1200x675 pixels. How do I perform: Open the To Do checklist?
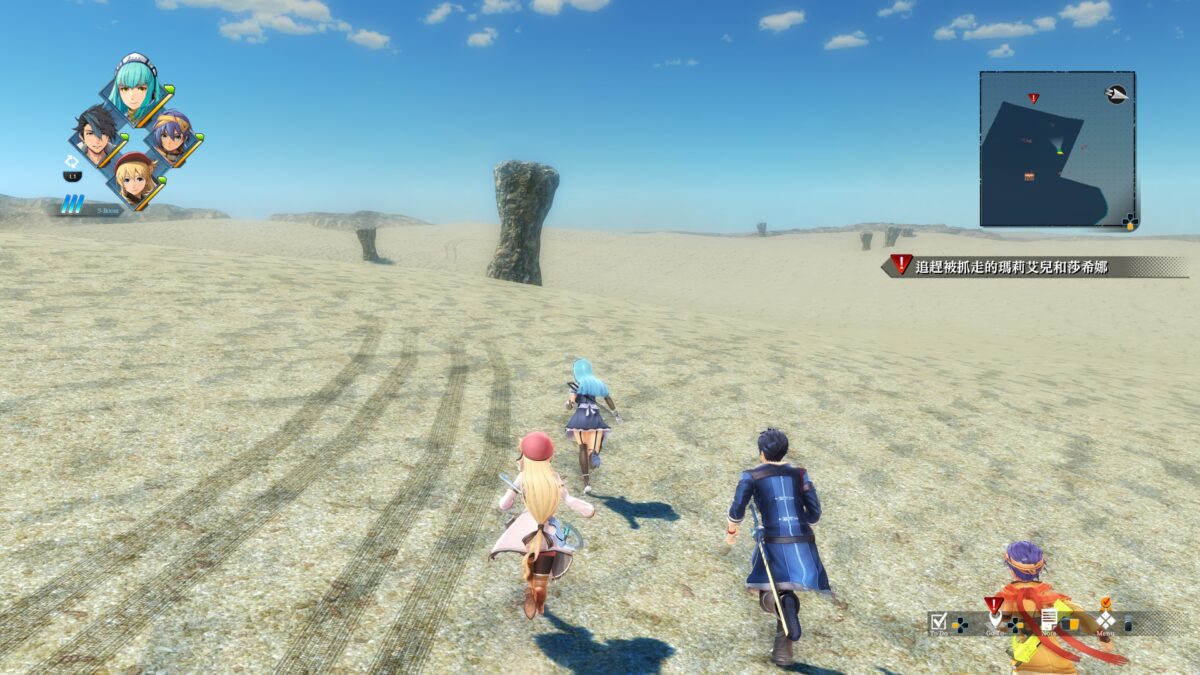pos(938,622)
